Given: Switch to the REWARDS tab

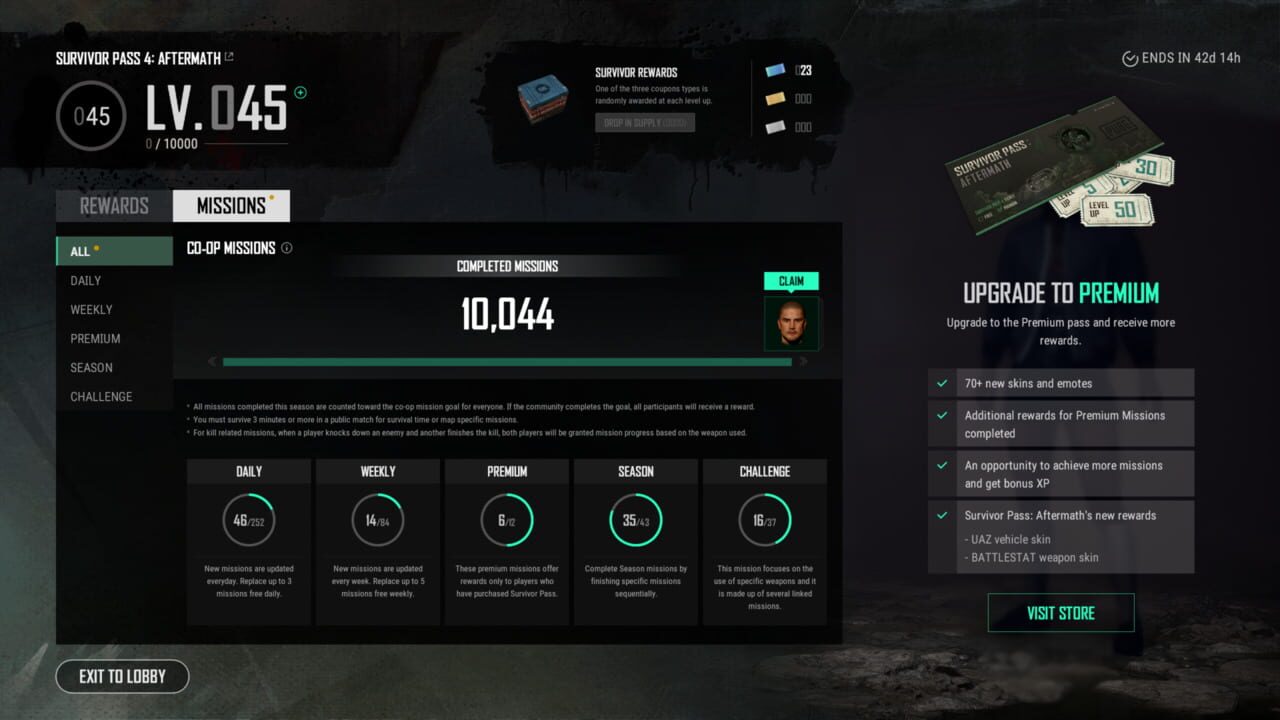Looking at the screenshot, I should coord(112,205).
